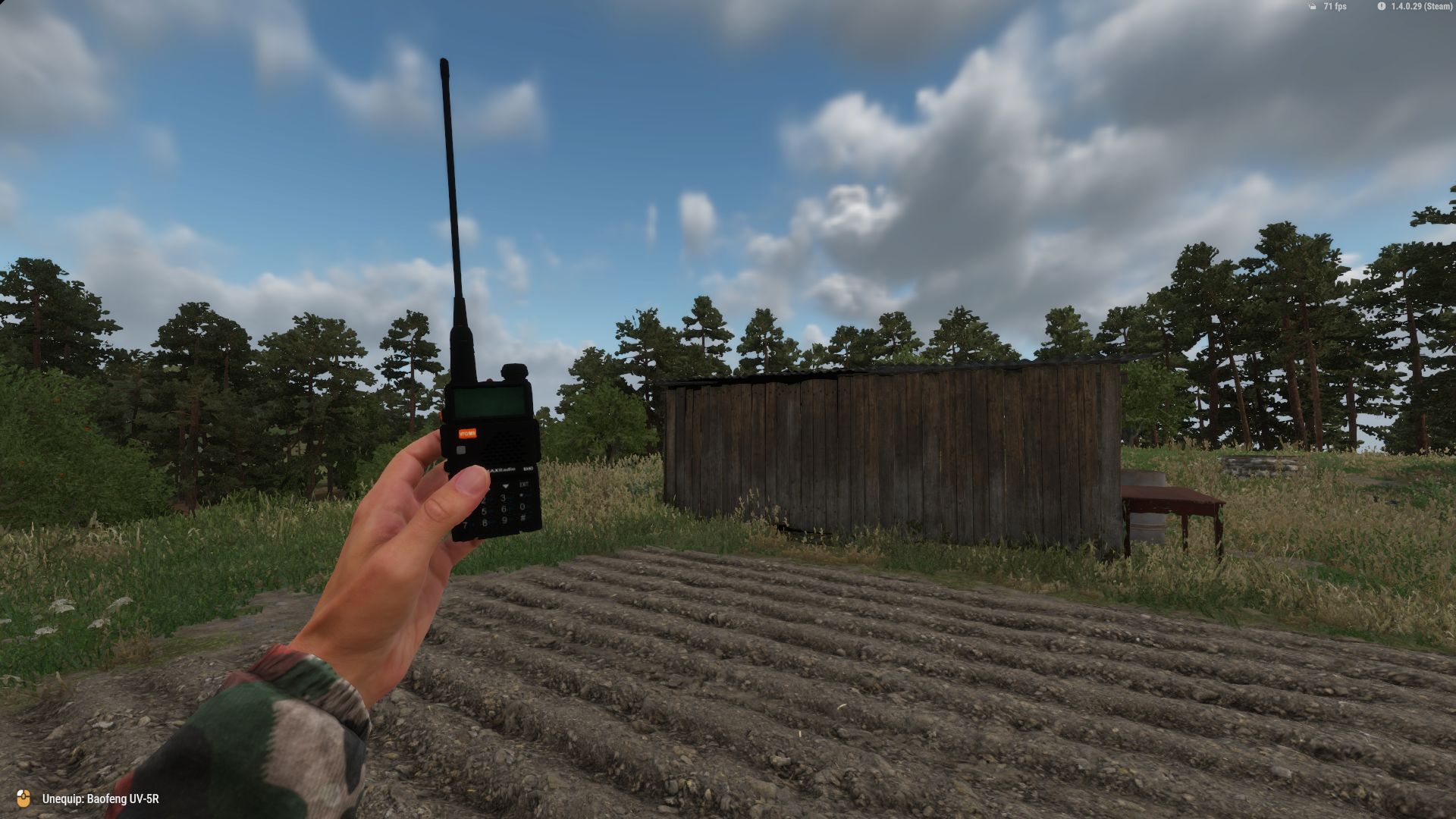Click the FPS monitor icon in the top-right HUD
The width and height of the screenshot is (1456, 819).
(1311, 7)
